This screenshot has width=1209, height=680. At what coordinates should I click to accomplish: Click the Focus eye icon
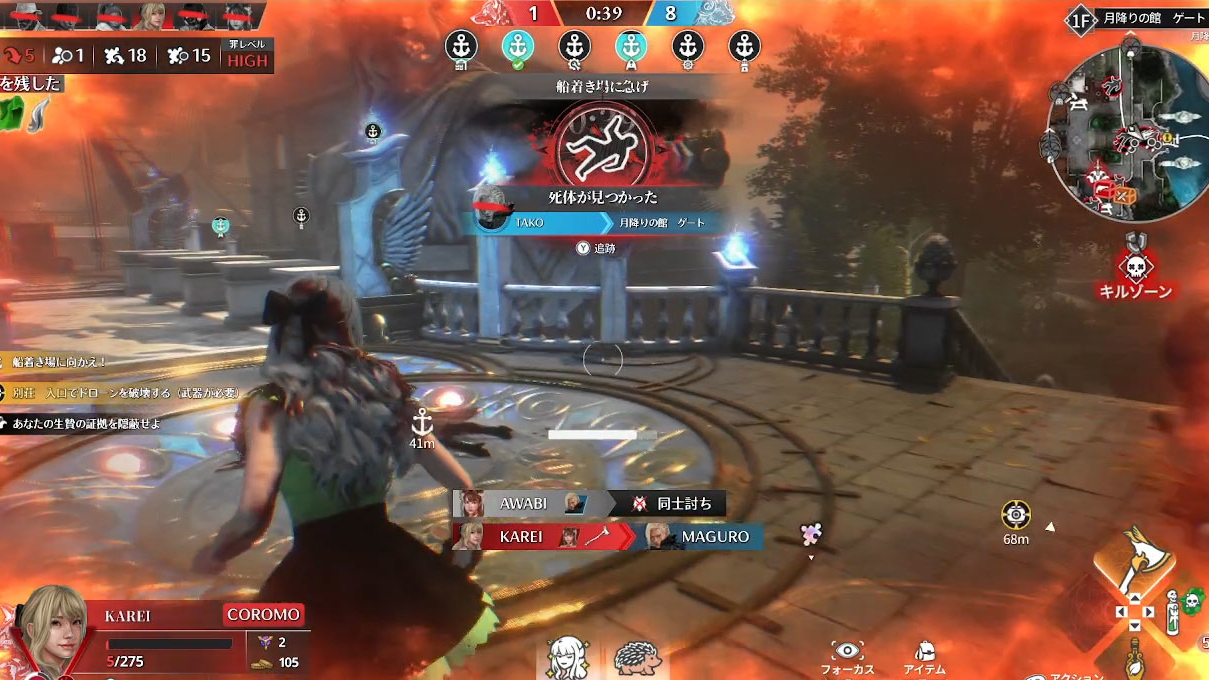[x=847, y=652]
